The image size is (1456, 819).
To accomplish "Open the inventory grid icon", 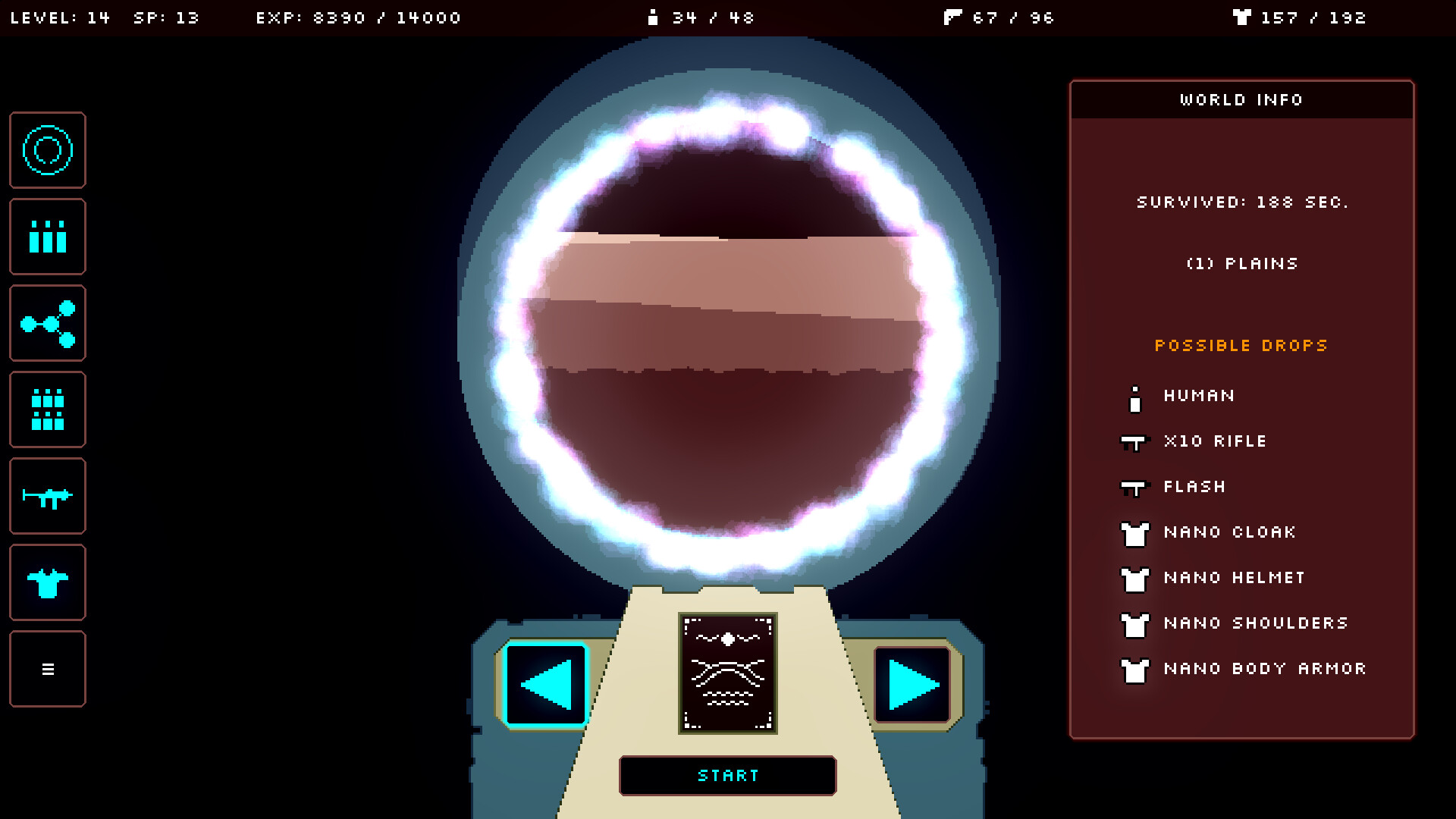I will pyautogui.click(x=47, y=409).
